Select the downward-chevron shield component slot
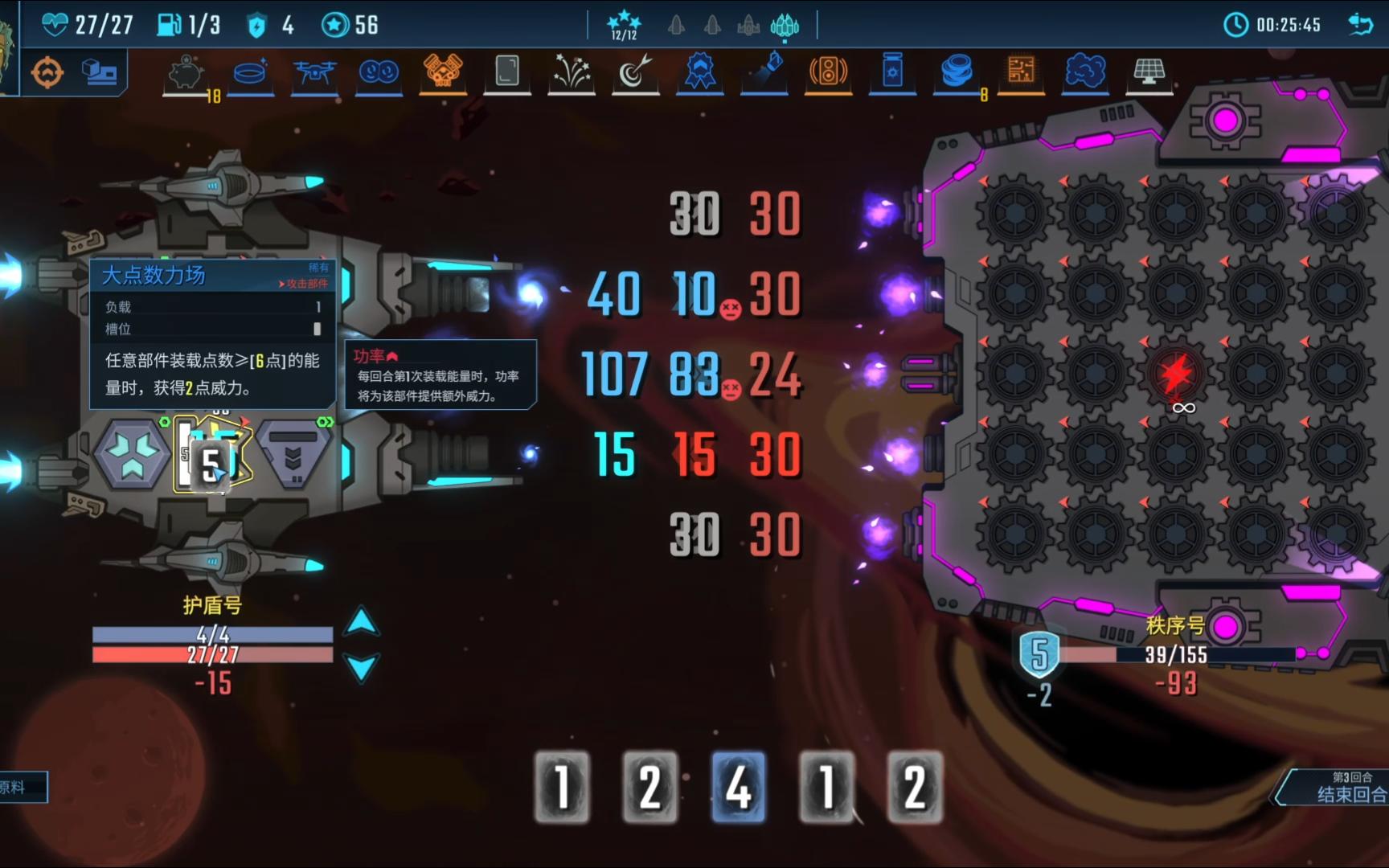This screenshot has height=868, width=1389. click(293, 455)
